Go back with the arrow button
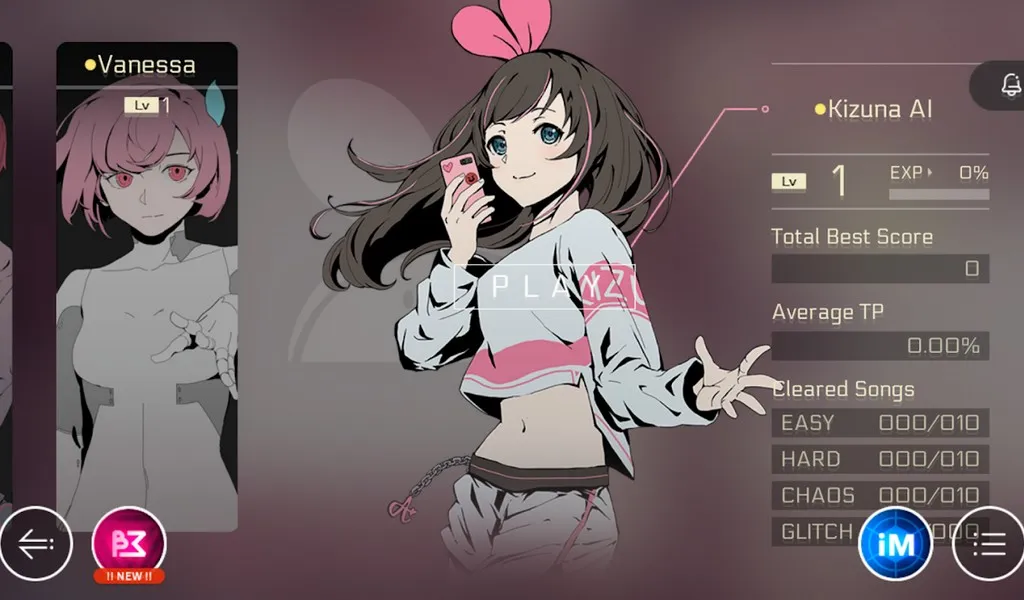1024x600 pixels. 36,544
